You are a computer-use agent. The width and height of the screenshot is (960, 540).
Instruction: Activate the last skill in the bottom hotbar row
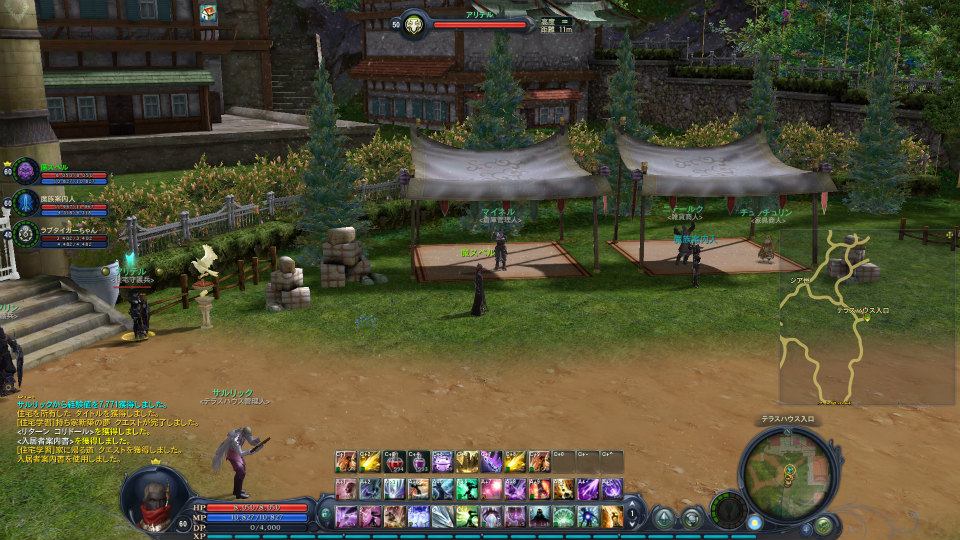click(x=611, y=516)
